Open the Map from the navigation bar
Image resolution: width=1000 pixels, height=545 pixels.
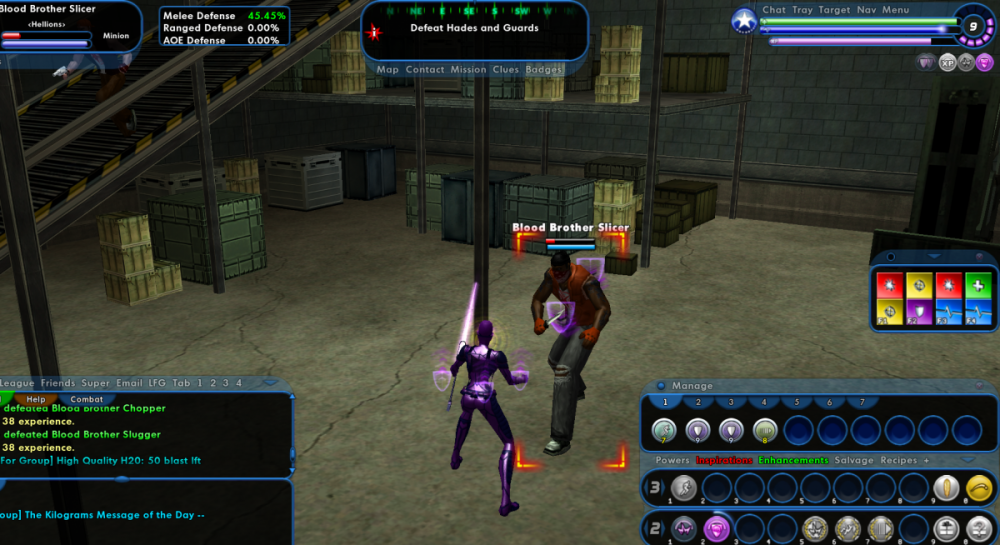point(387,70)
